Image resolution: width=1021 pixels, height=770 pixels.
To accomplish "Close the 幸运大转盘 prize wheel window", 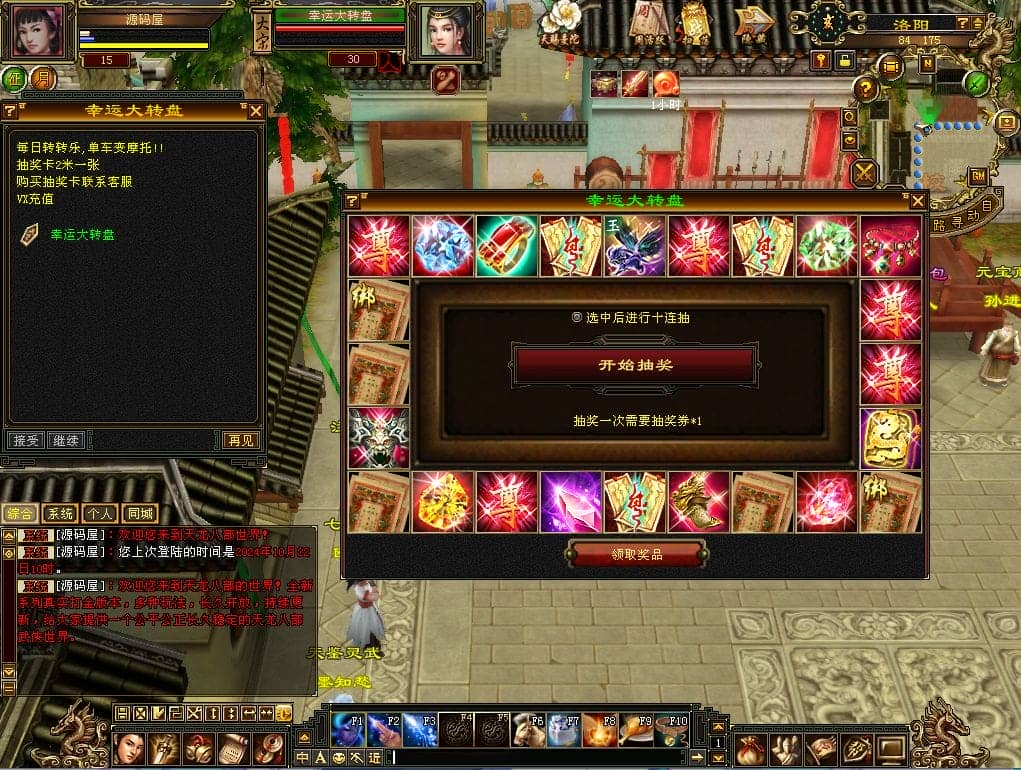I will point(917,201).
